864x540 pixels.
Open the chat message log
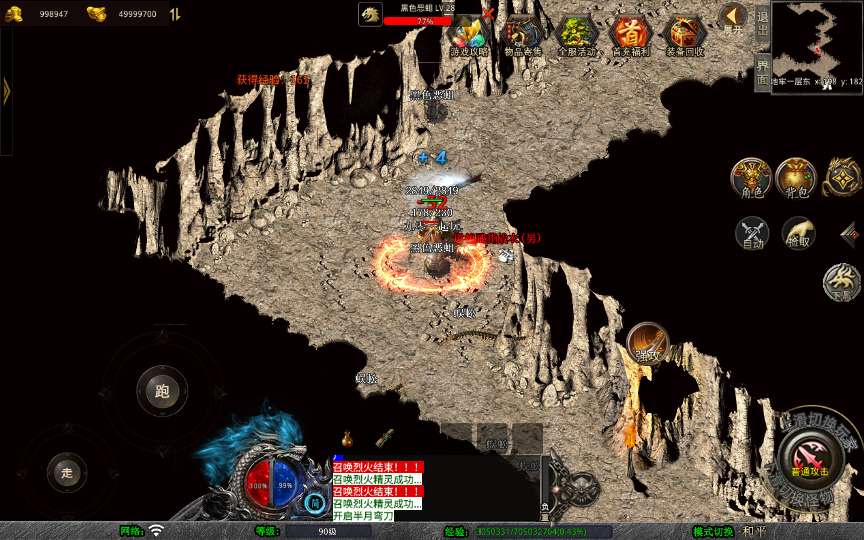click(x=377, y=491)
